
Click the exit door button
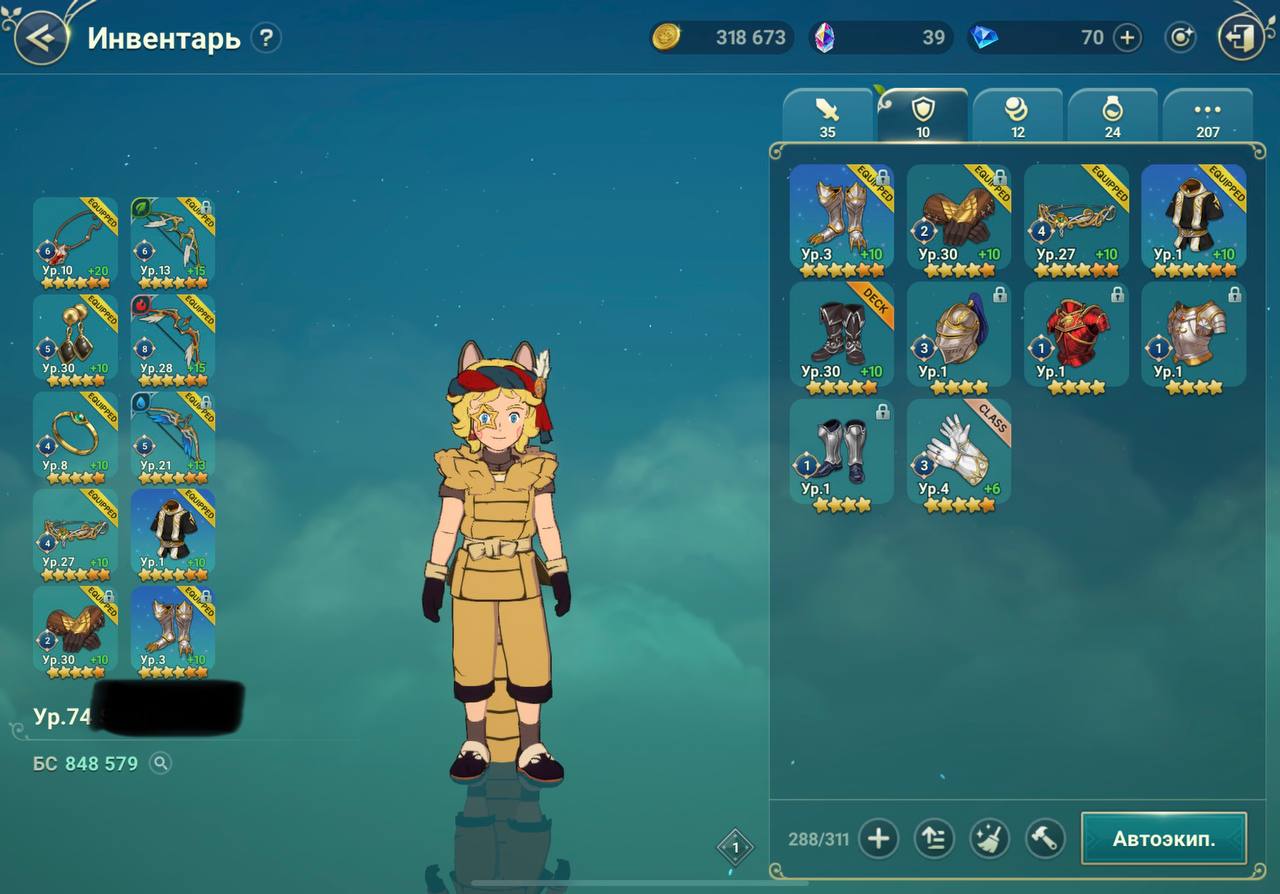(1240, 39)
